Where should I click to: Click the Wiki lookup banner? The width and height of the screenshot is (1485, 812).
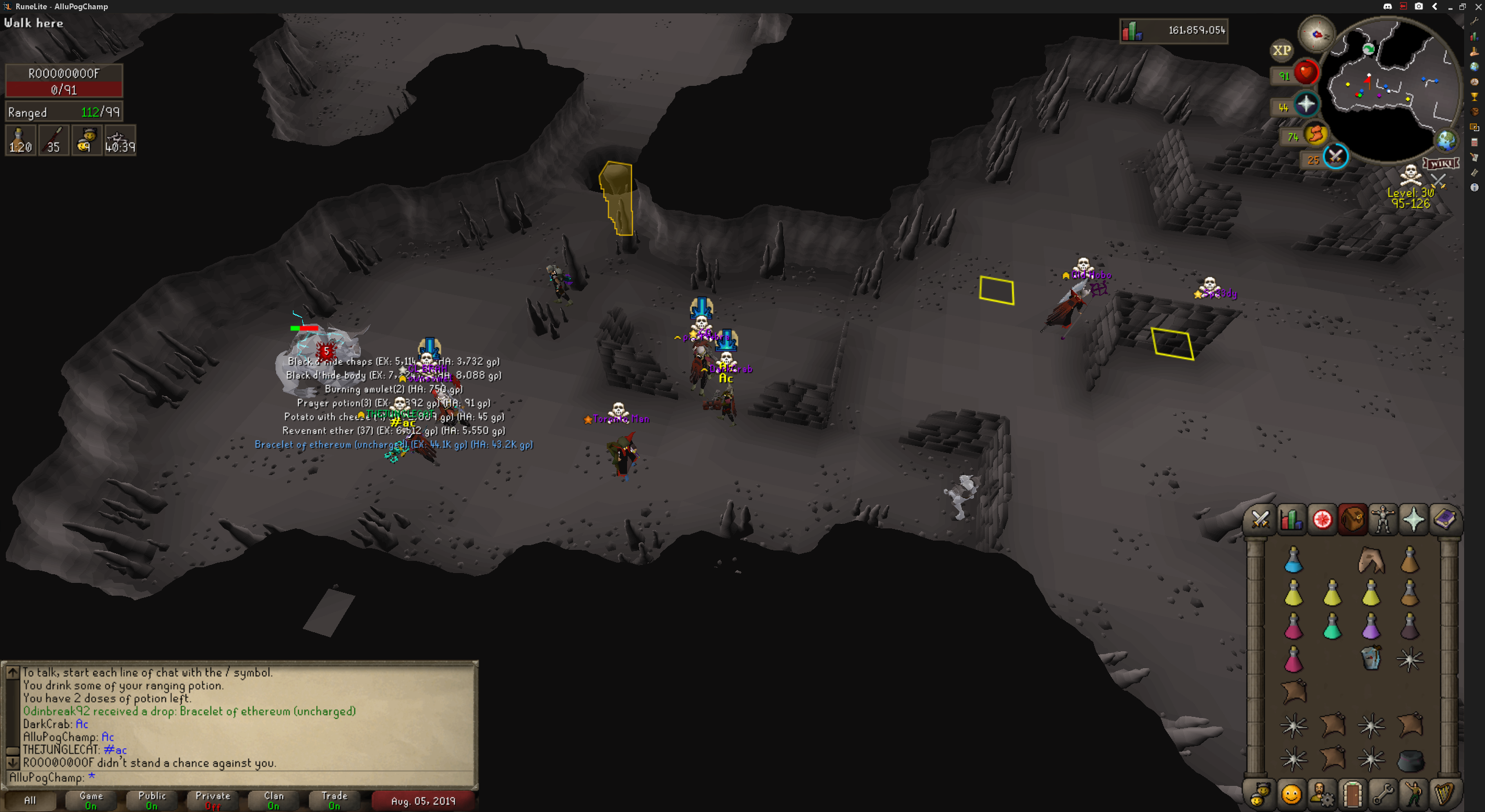[1440, 164]
